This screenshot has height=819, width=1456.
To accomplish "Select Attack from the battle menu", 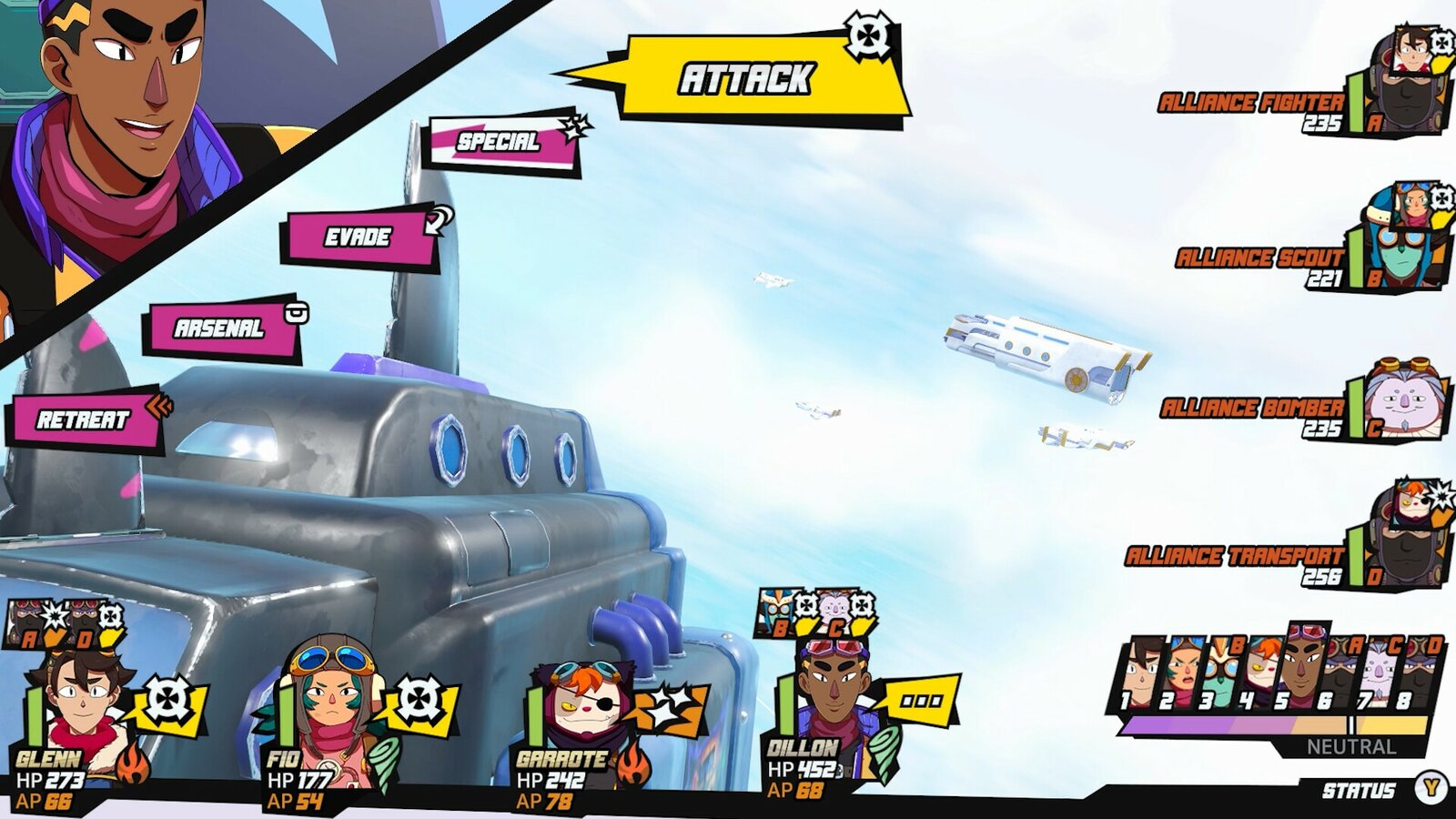I will coord(746,76).
